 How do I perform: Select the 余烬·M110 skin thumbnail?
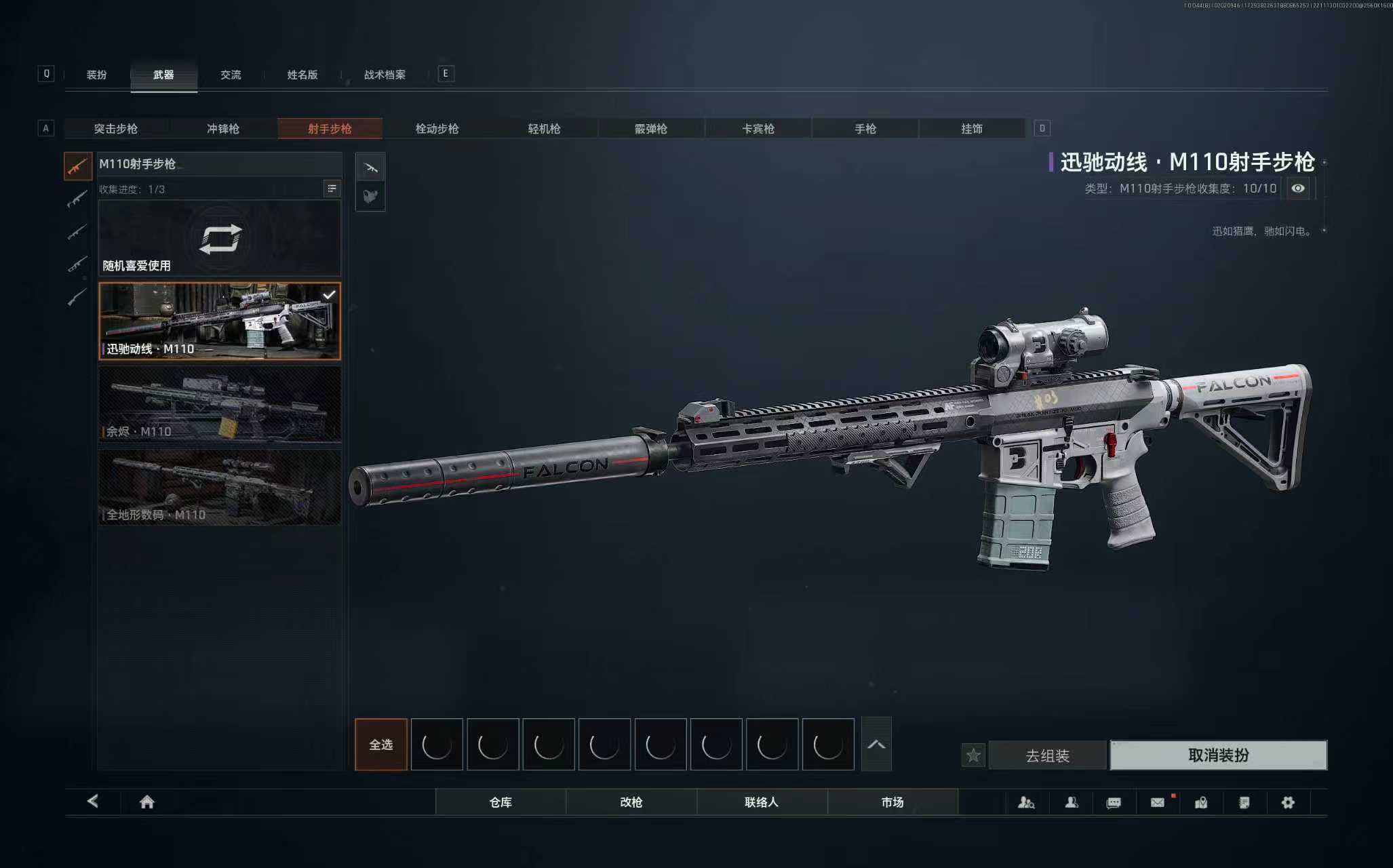(x=220, y=404)
